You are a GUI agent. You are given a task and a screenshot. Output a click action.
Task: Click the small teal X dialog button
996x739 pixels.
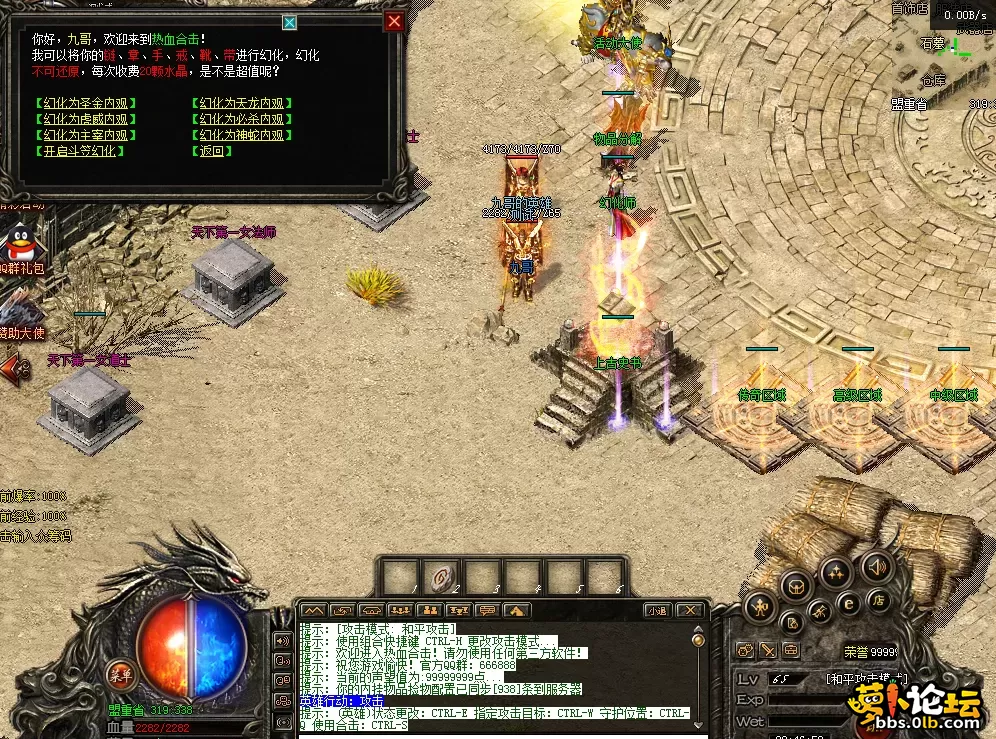click(x=289, y=22)
